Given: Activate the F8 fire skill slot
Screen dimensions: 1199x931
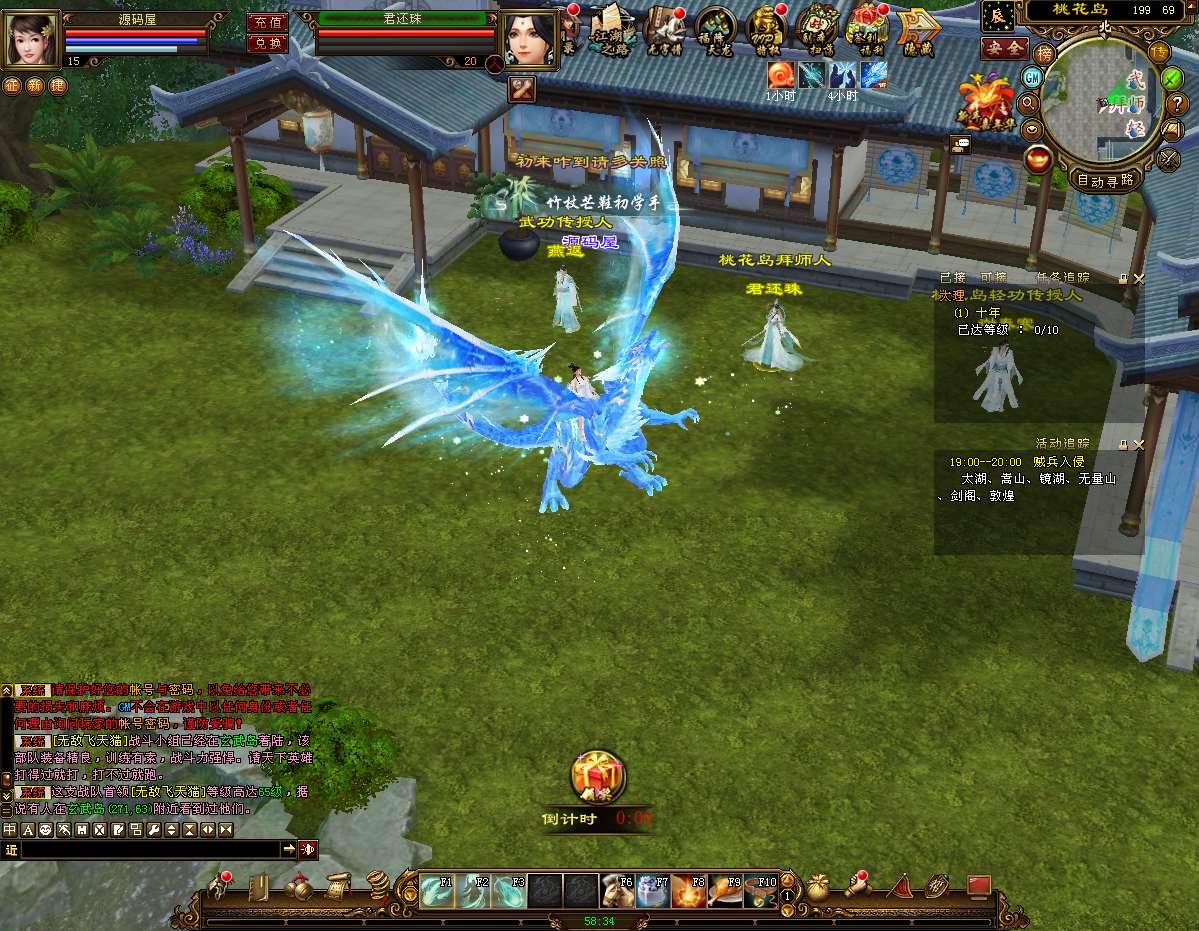Looking at the screenshot, I should (689, 890).
